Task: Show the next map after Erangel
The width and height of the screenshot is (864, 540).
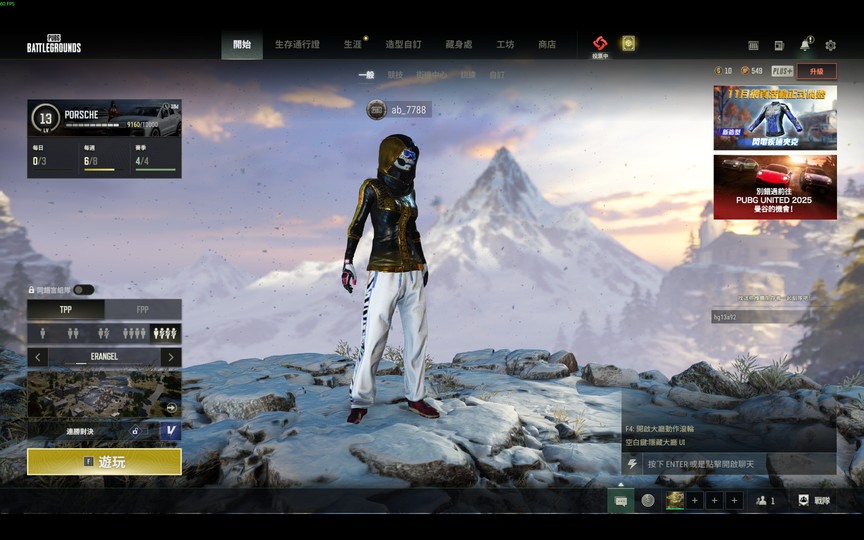Action: click(171, 357)
